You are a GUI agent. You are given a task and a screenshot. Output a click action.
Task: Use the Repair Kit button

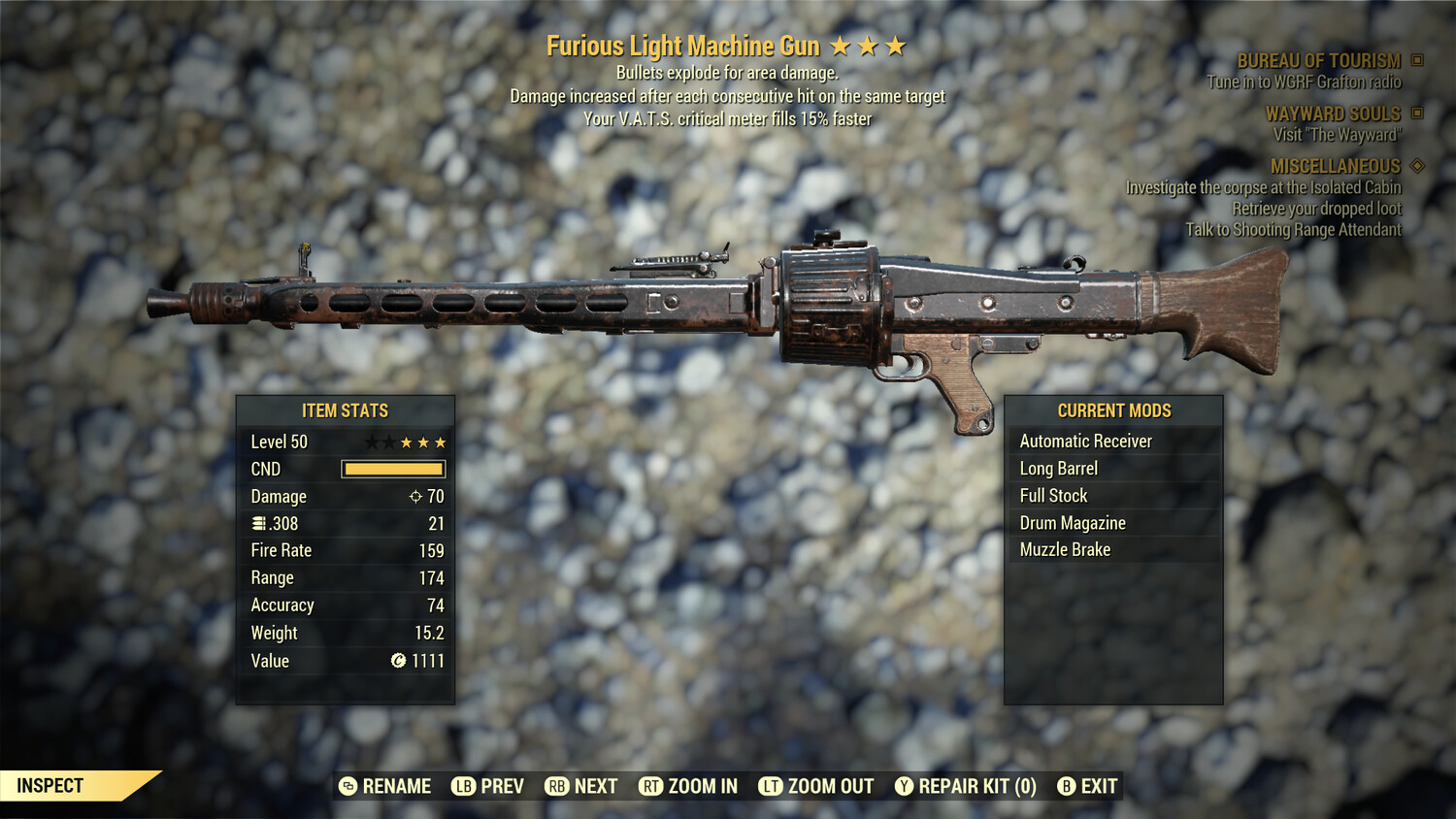click(966, 786)
